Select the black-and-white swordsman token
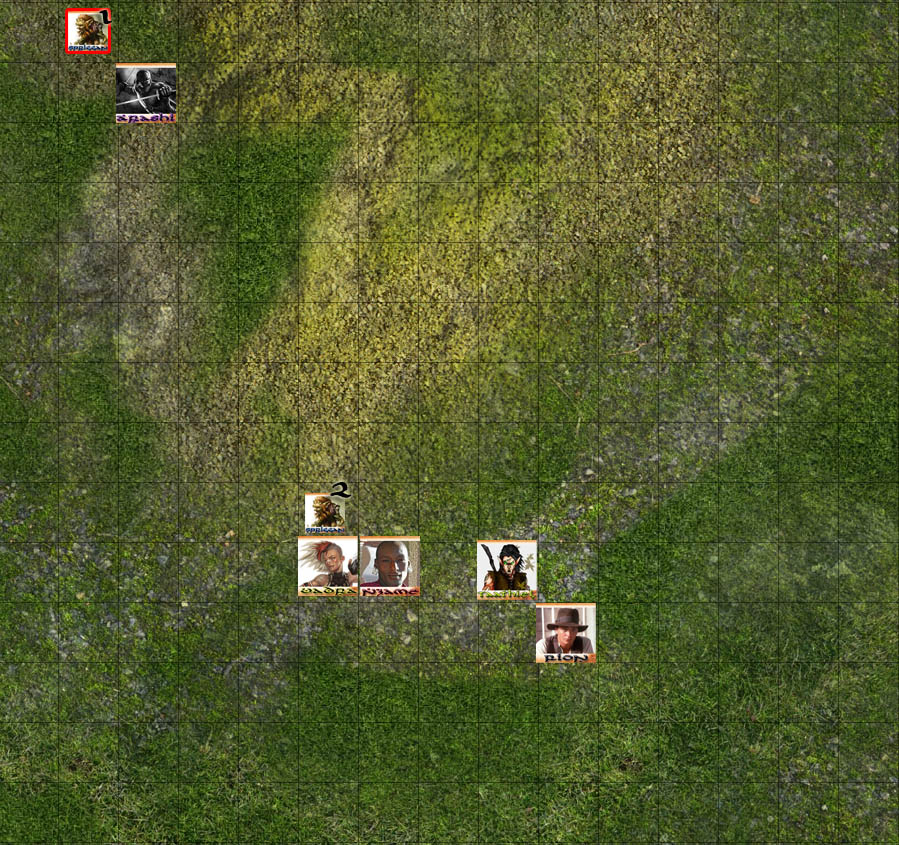 point(146,93)
